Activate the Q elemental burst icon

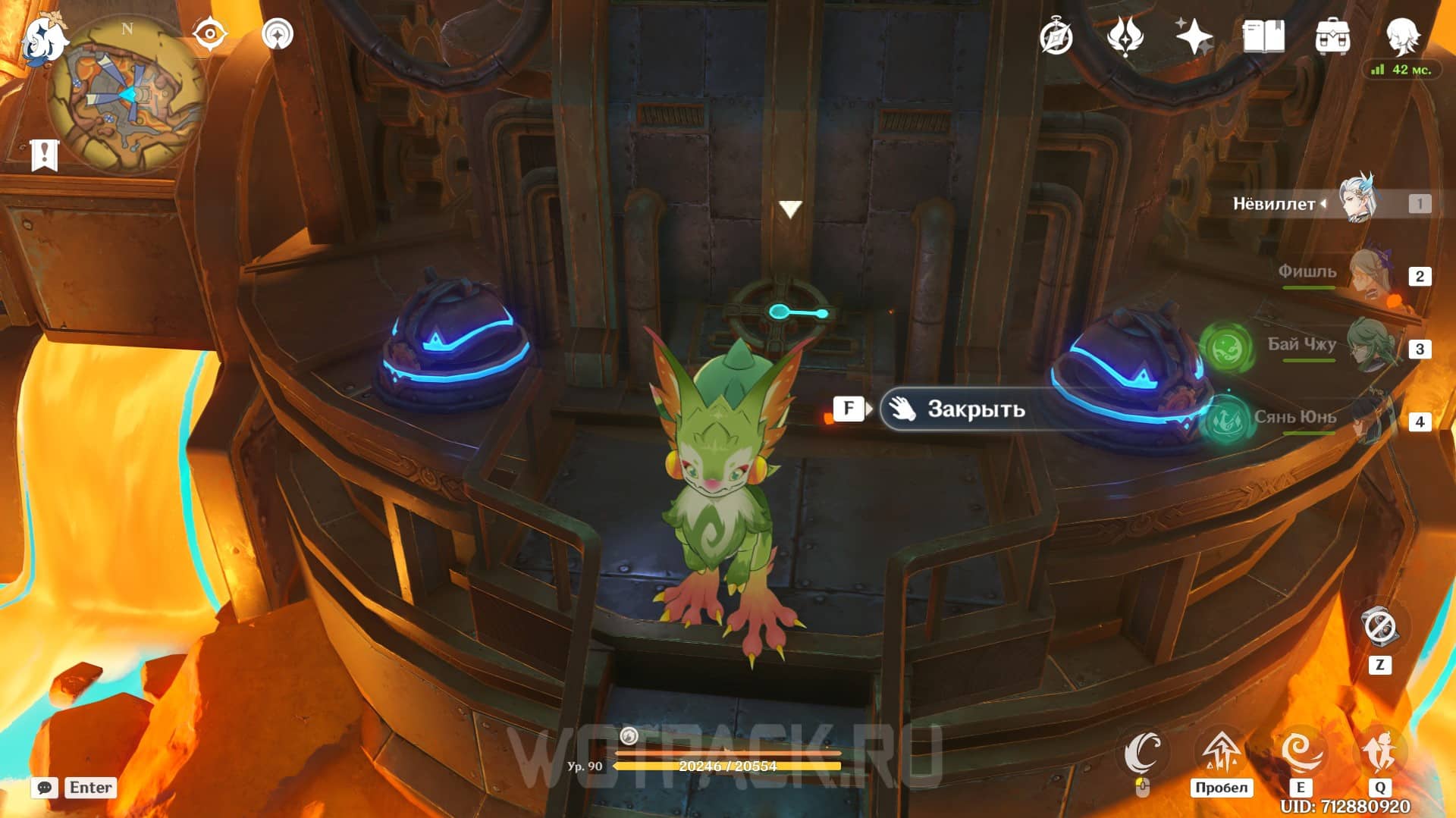pyautogui.click(x=1379, y=753)
